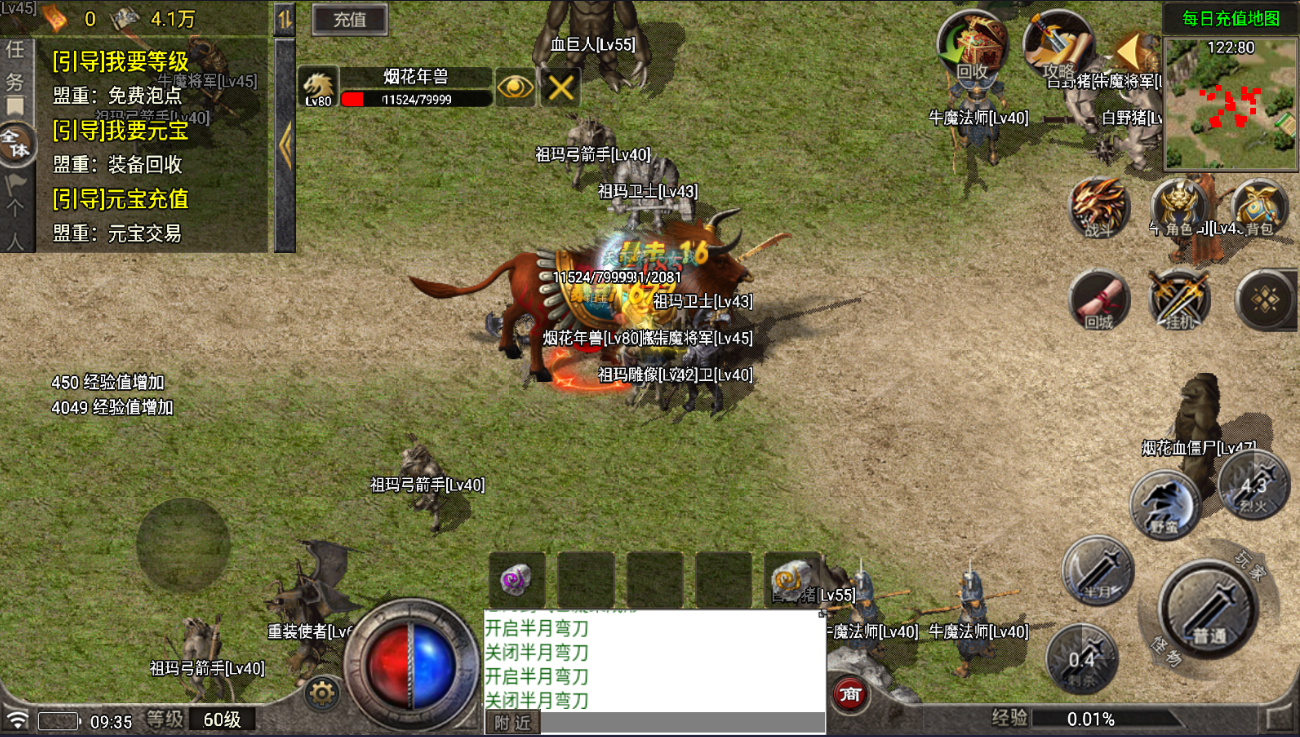This screenshot has height=737, width=1300.
Task: Open the 我要元宝 guide quest
Action: [121, 130]
